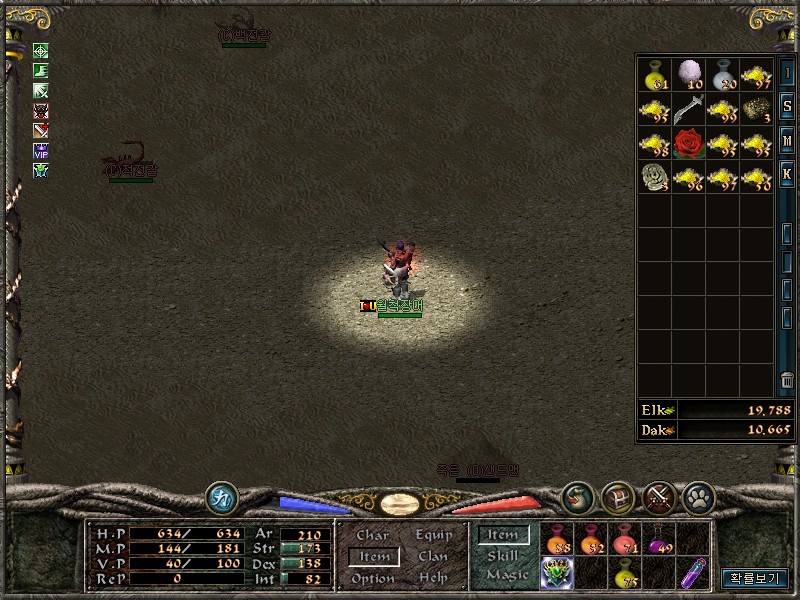Switch to inventory tab S

coord(787,107)
